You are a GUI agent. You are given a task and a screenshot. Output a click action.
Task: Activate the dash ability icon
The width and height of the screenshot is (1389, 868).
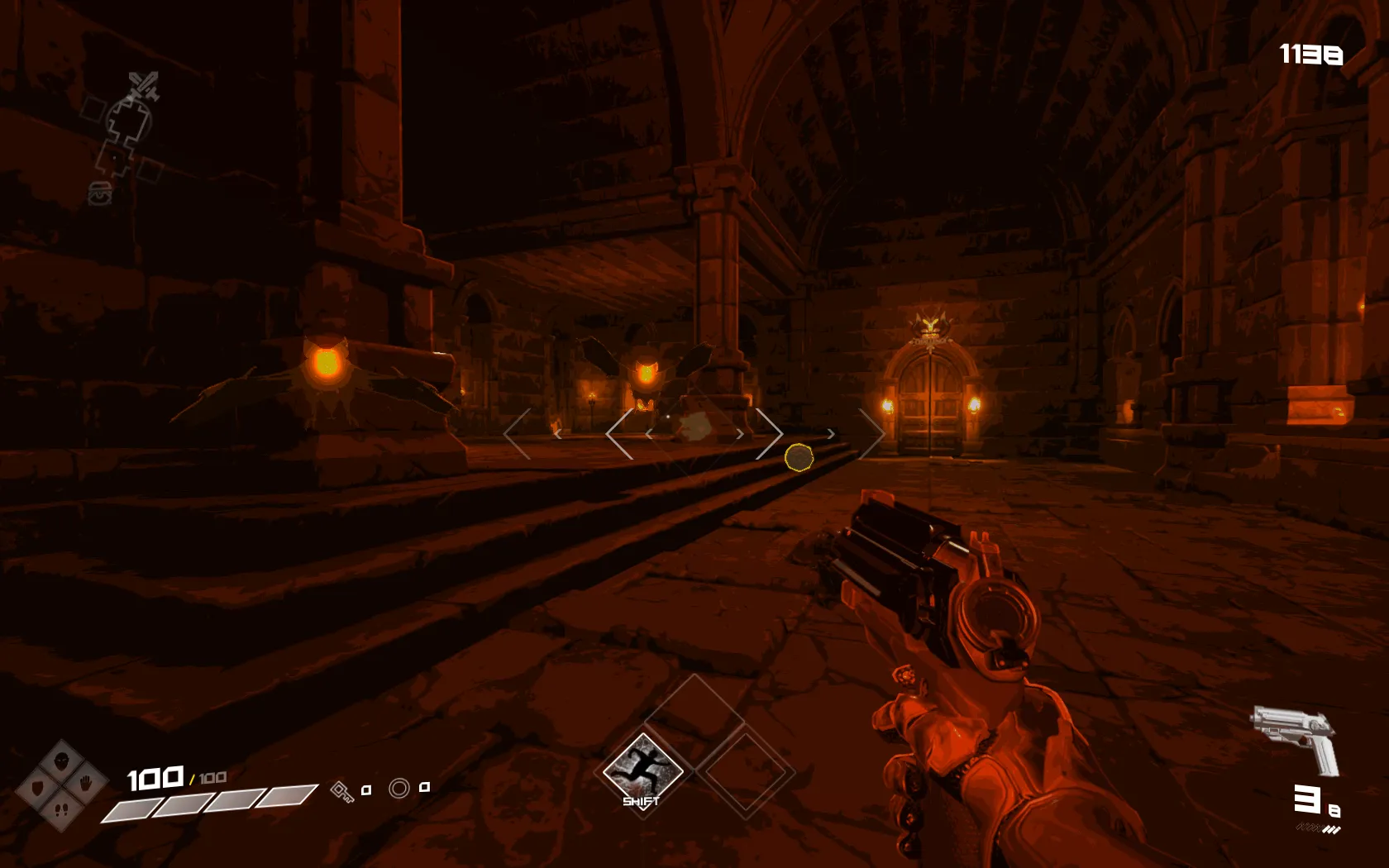point(642,771)
